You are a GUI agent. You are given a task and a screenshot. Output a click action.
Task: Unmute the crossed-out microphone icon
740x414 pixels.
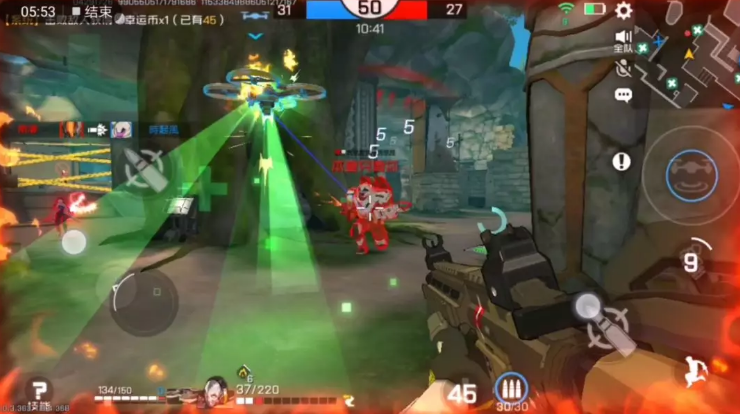coord(623,68)
